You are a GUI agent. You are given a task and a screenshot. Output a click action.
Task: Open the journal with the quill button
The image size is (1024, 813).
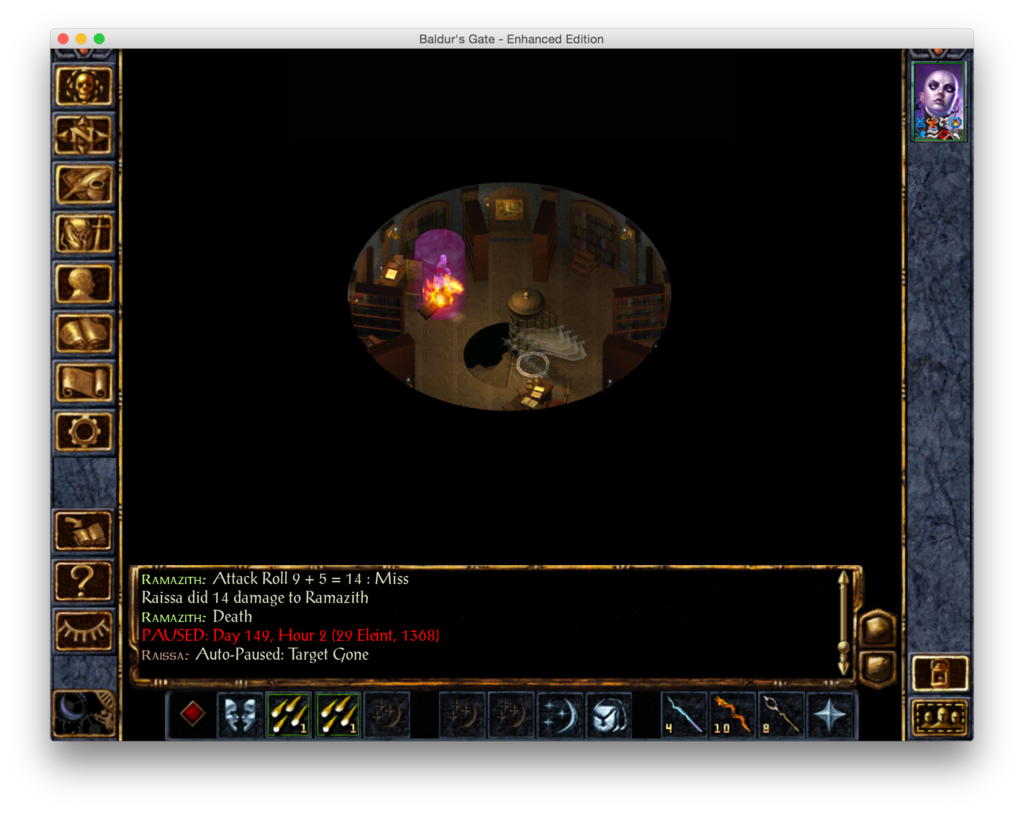[x=84, y=185]
